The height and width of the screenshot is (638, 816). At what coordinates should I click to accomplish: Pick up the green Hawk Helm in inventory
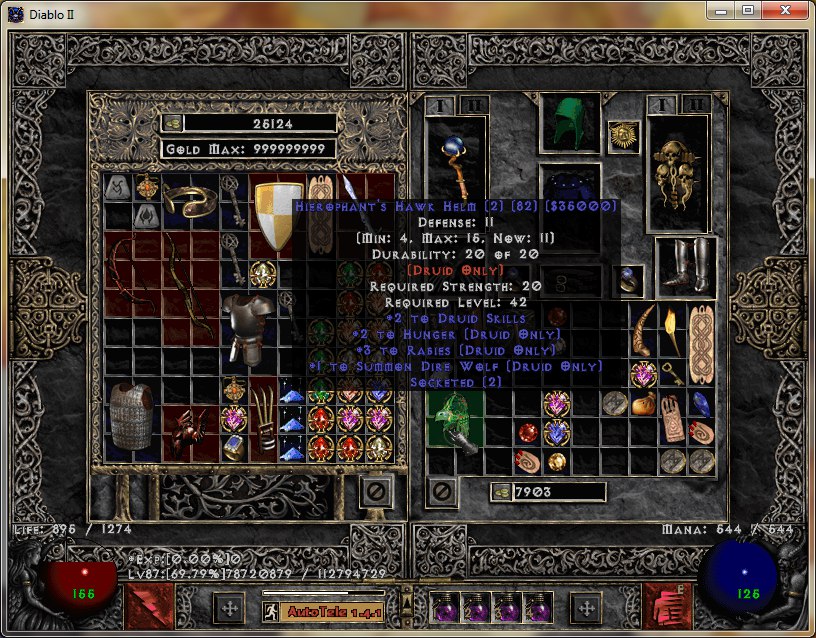[x=455, y=422]
